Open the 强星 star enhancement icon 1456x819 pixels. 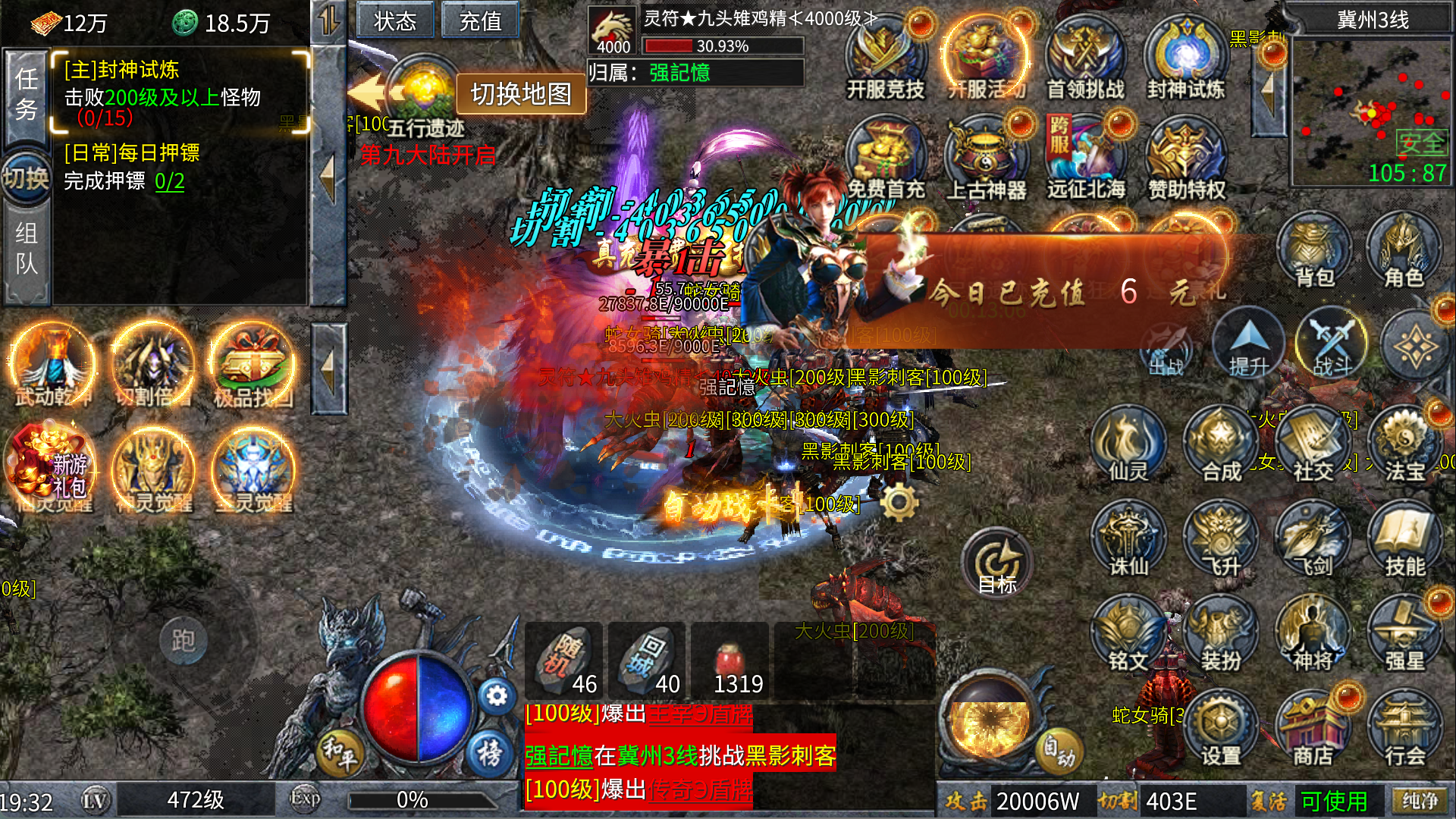(1404, 635)
